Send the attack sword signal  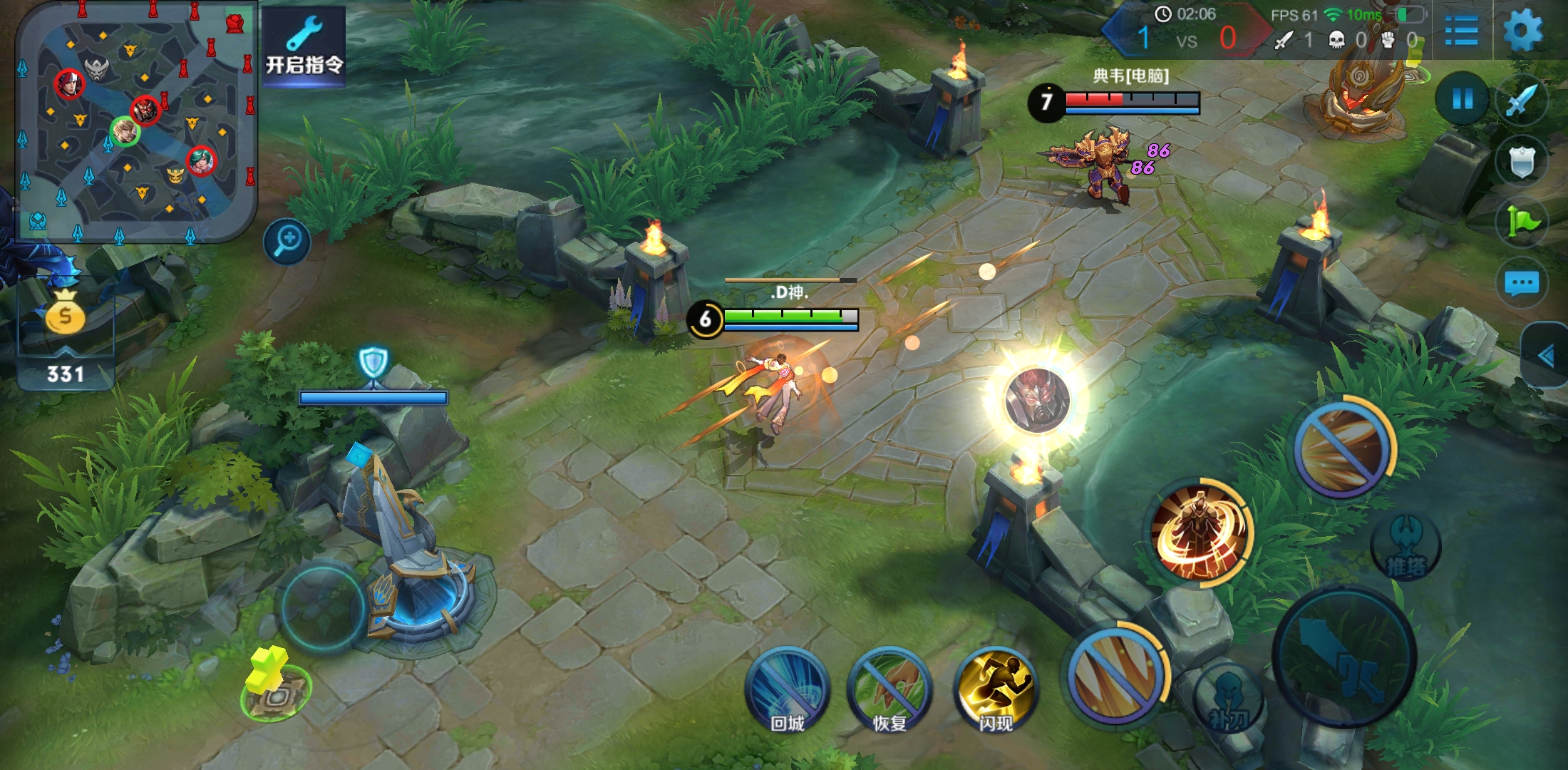(1521, 101)
